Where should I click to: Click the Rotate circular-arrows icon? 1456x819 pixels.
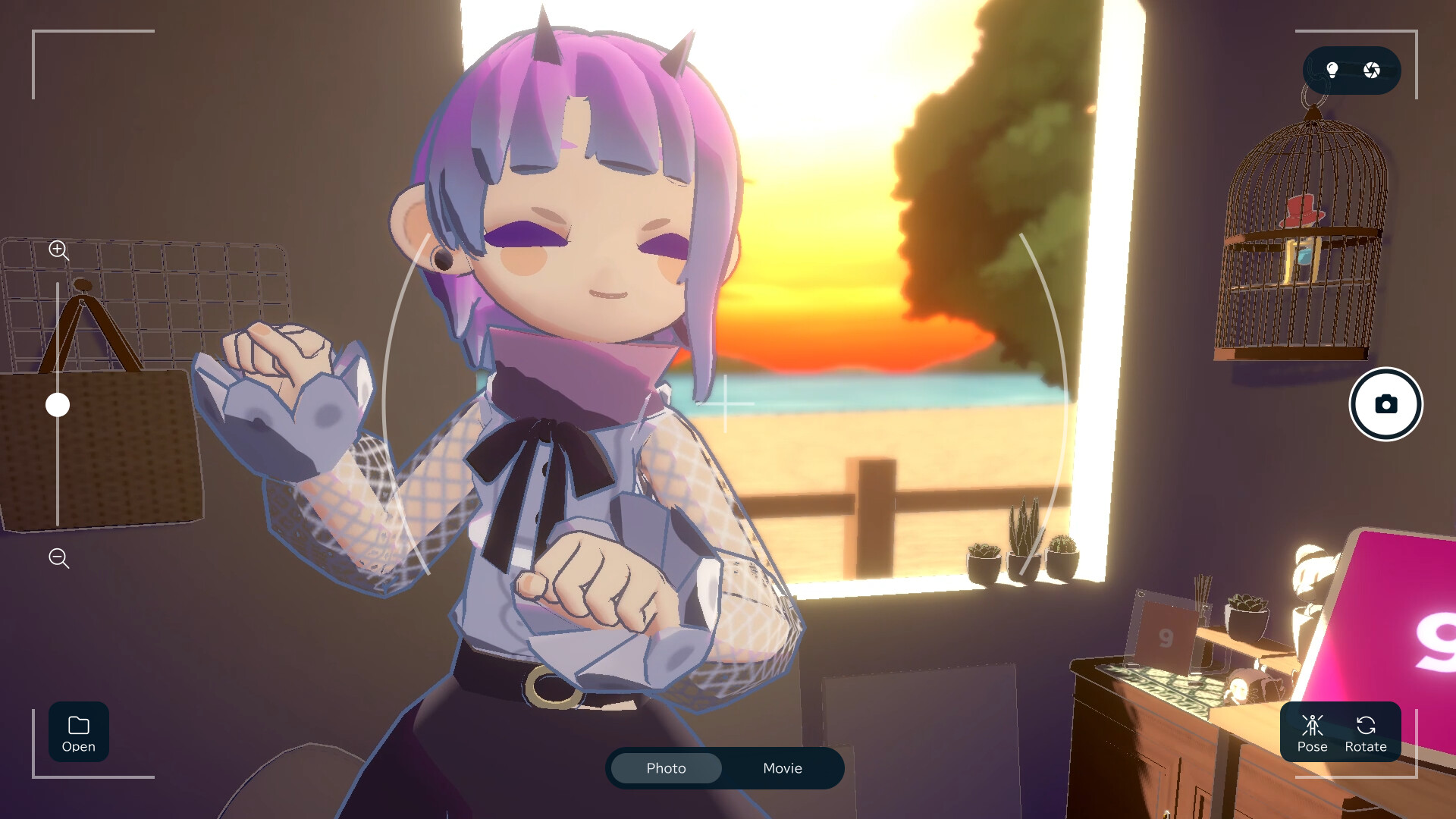coord(1365,726)
